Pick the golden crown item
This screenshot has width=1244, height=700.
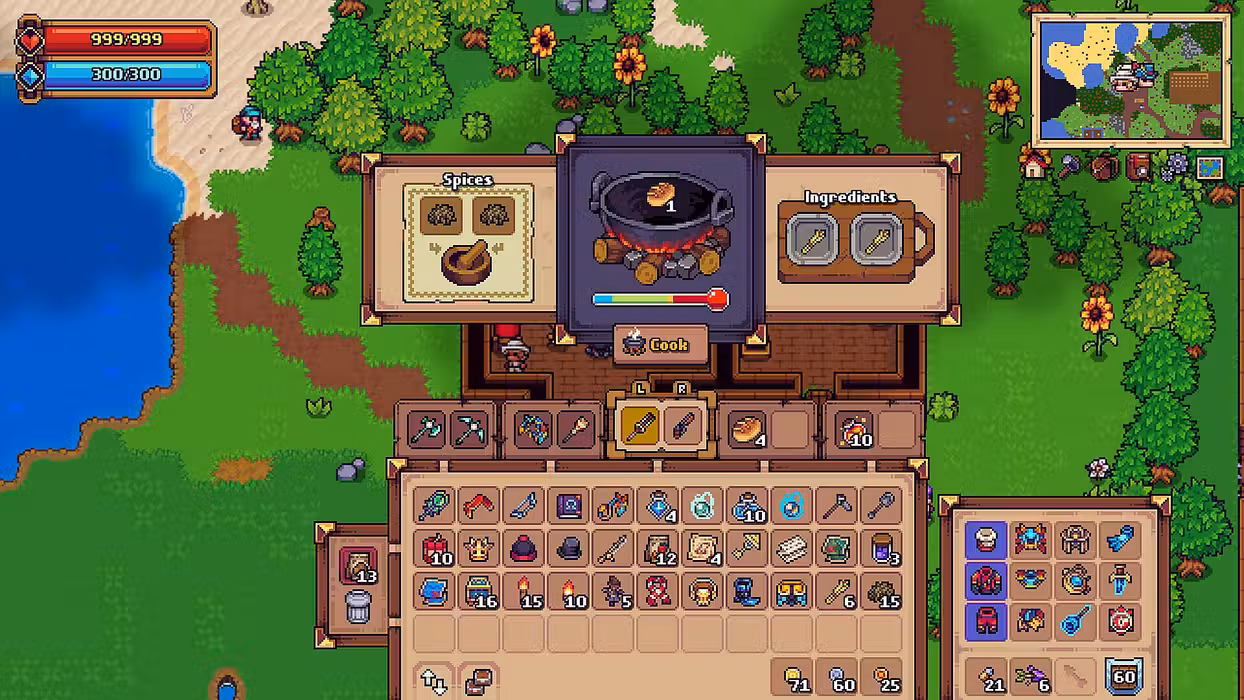pos(479,548)
